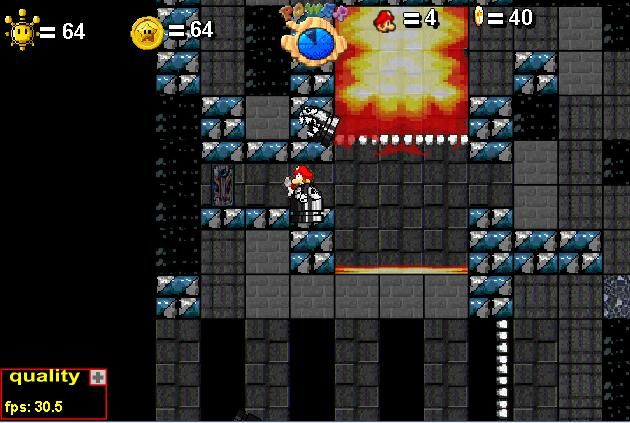The height and width of the screenshot is (423, 630).
Task: Increase quality with the plus button
Action: click(97, 377)
